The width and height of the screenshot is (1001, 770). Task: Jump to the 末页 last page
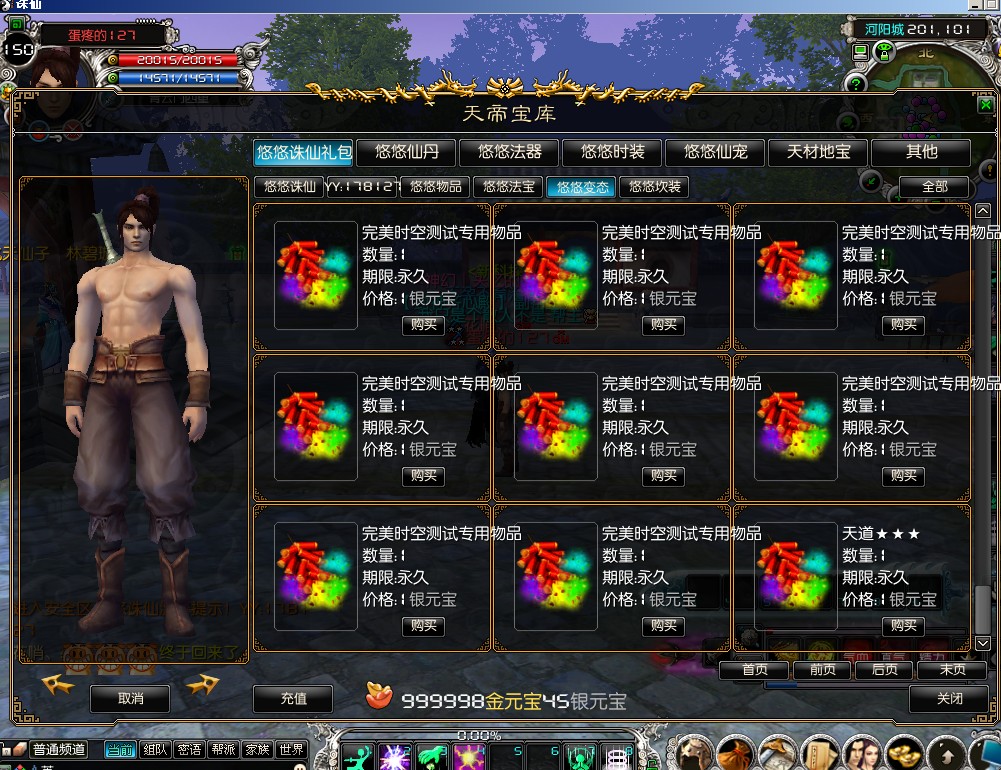point(952,670)
